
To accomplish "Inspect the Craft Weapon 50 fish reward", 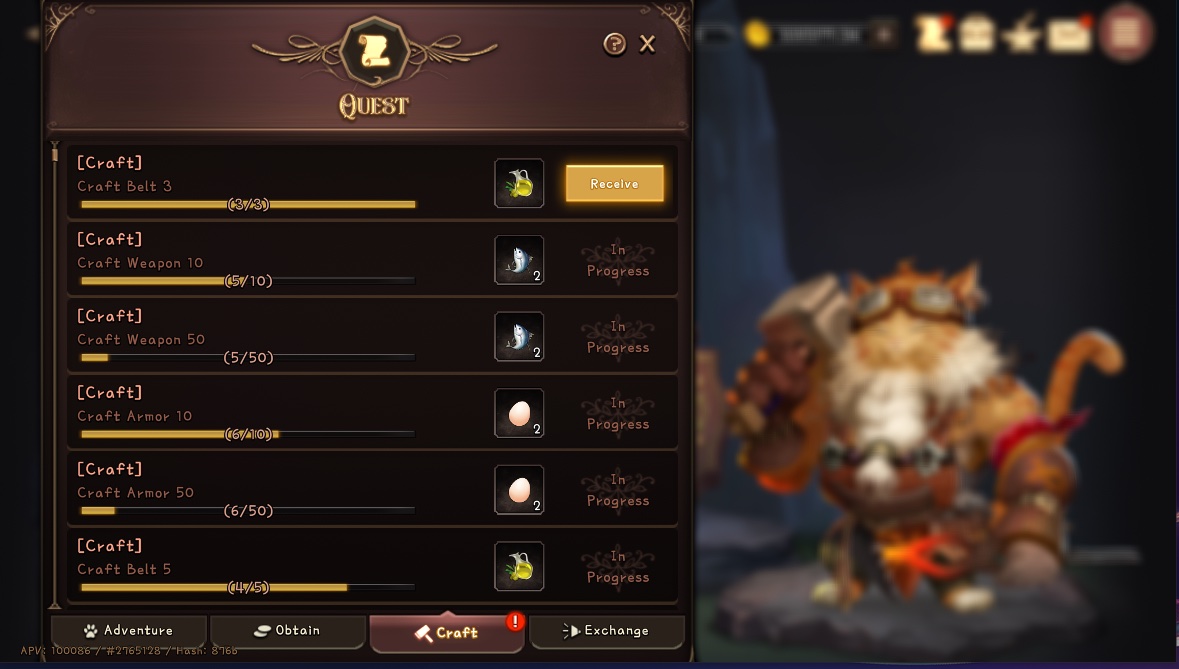I will pyautogui.click(x=519, y=337).
